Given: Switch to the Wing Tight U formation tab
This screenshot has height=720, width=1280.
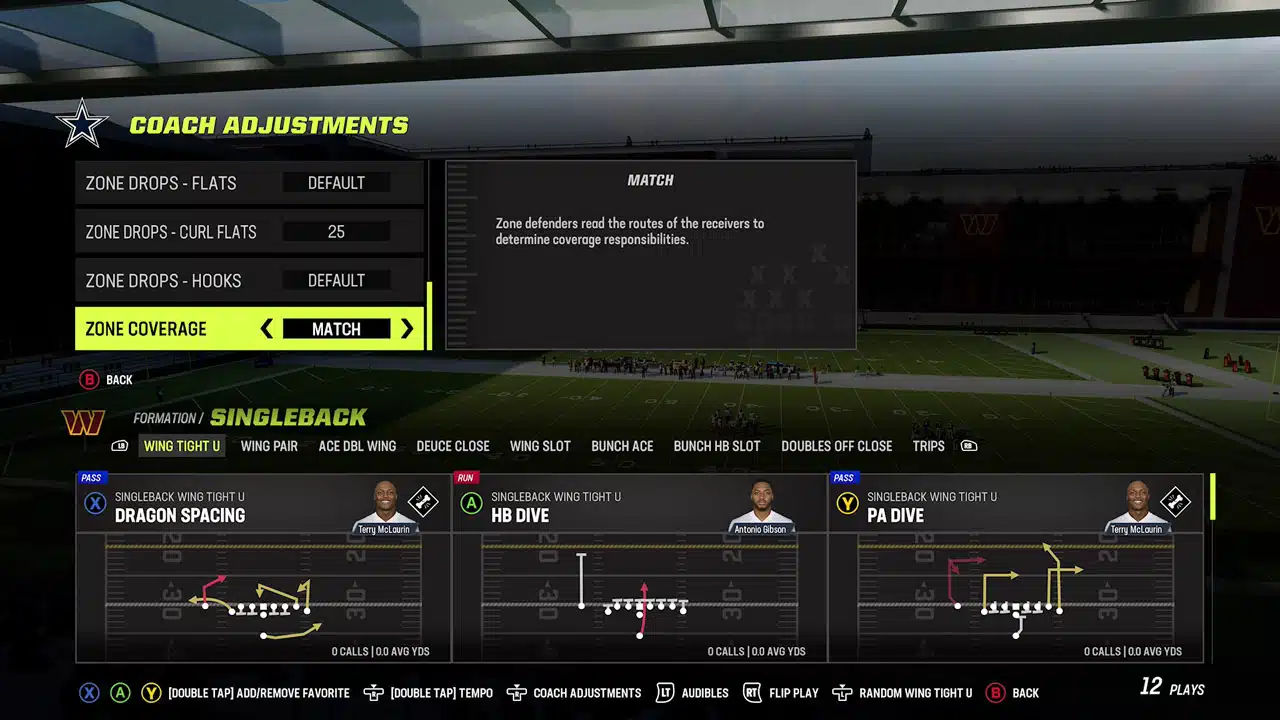Looking at the screenshot, I should [182, 446].
